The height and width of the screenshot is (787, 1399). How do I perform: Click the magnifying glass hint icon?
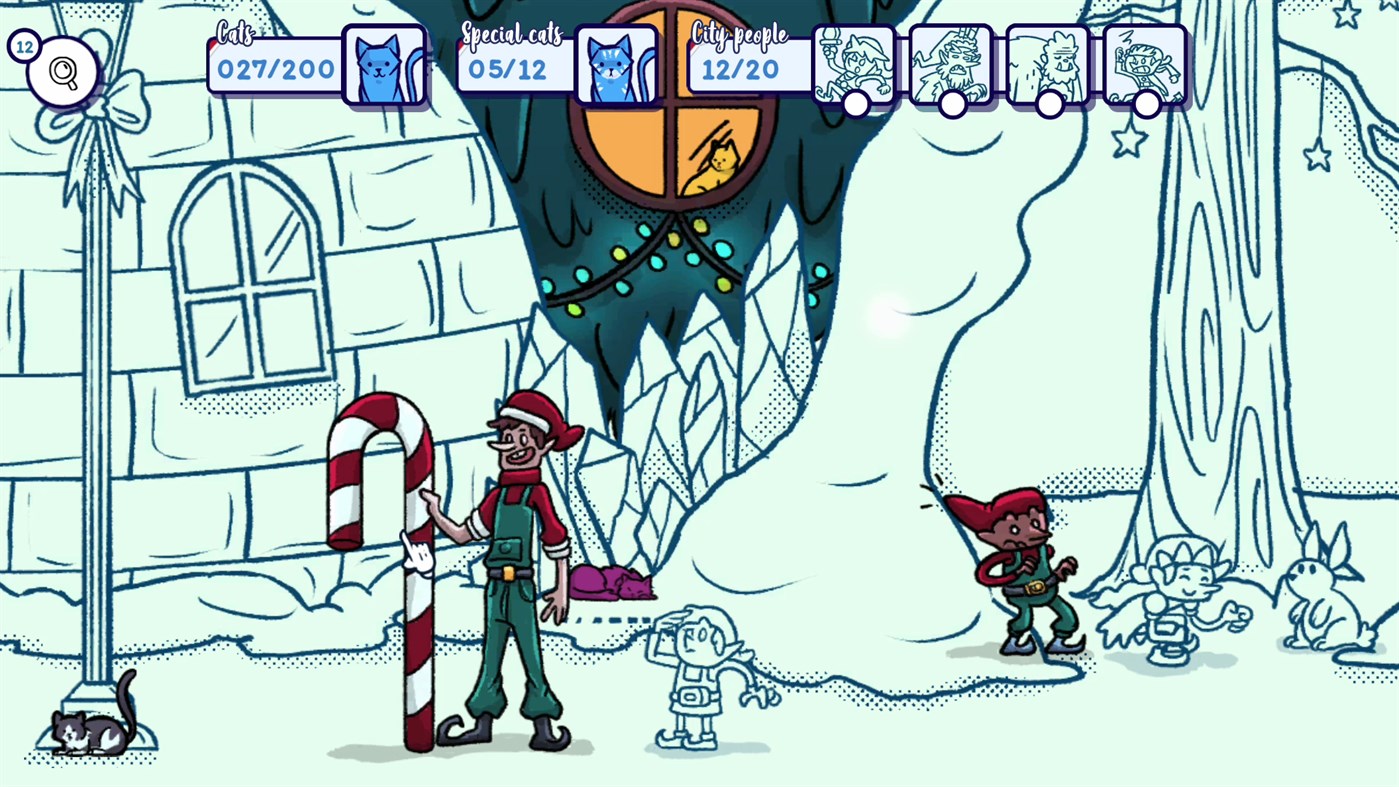(x=62, y=70)
